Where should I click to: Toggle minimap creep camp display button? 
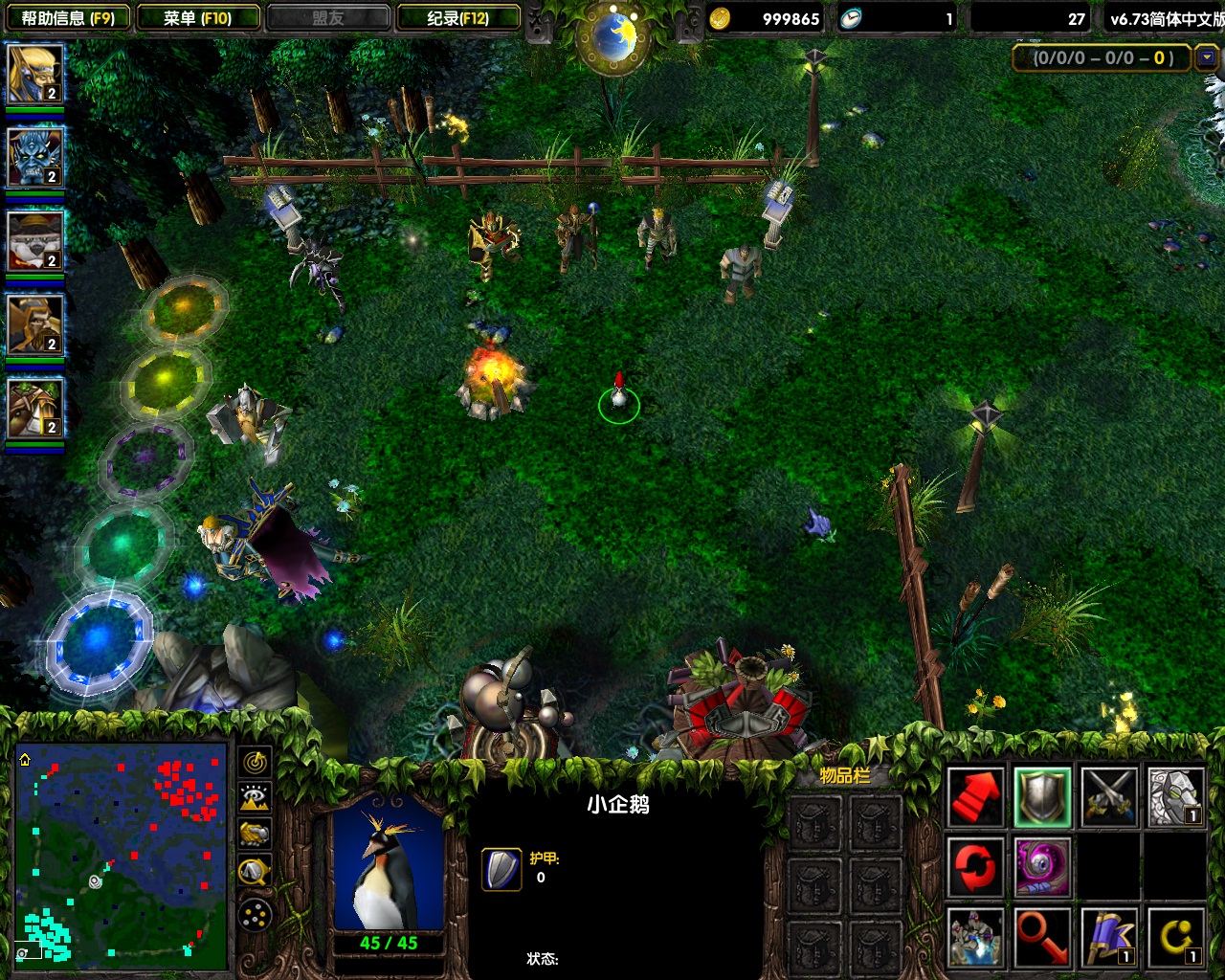coord(255,871)
